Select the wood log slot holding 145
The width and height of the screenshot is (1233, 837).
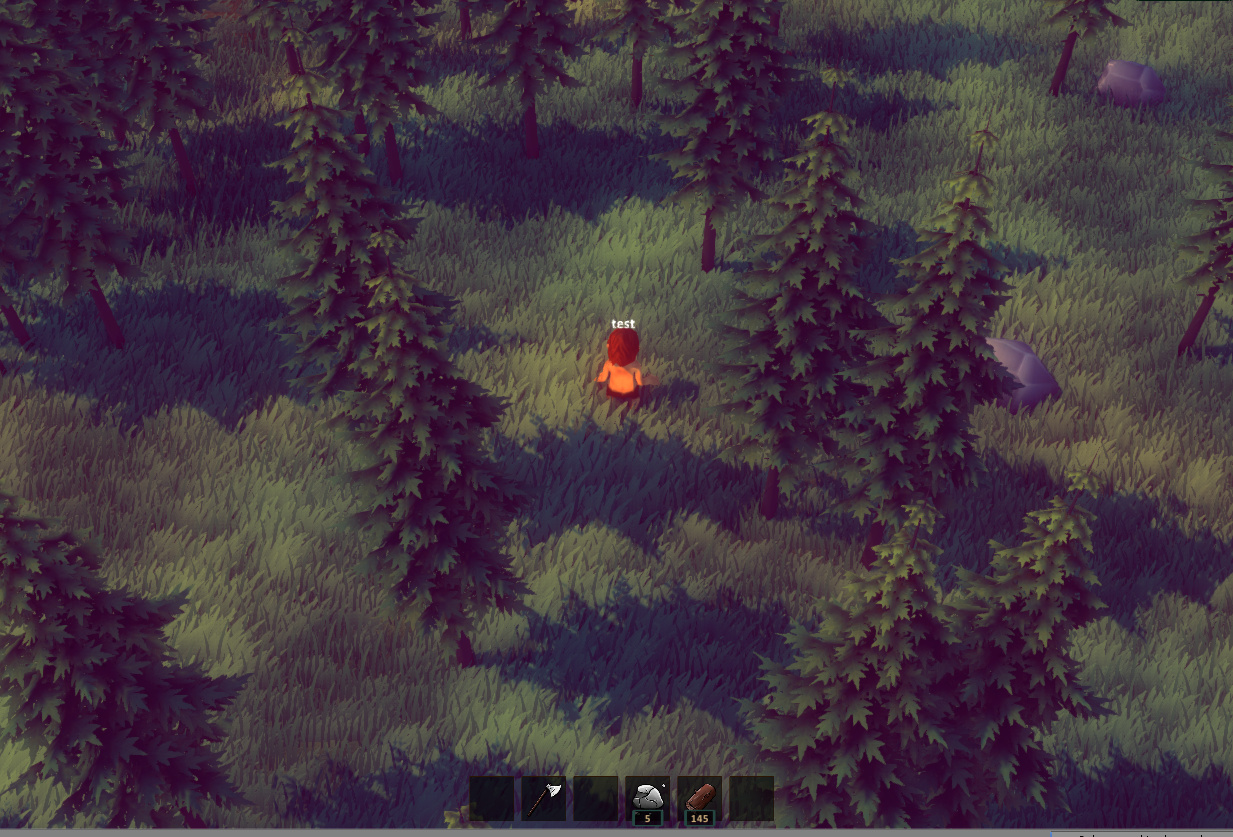point(700,798)
